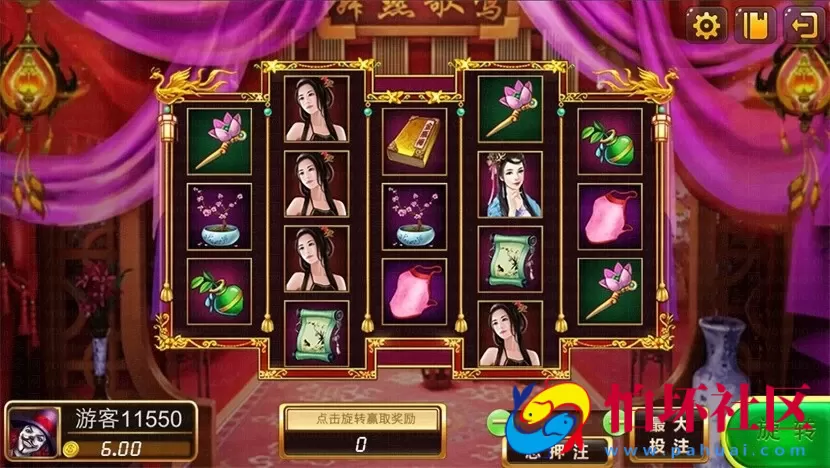Increase the bet with the plus button

click(611, 421)
